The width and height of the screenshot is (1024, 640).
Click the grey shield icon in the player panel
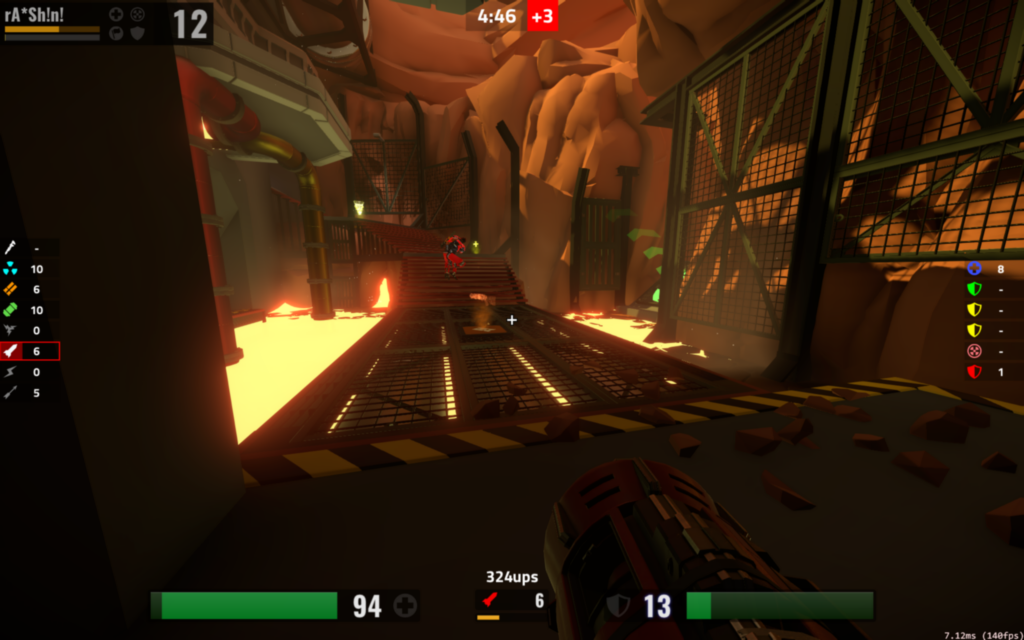pos(137,32)
